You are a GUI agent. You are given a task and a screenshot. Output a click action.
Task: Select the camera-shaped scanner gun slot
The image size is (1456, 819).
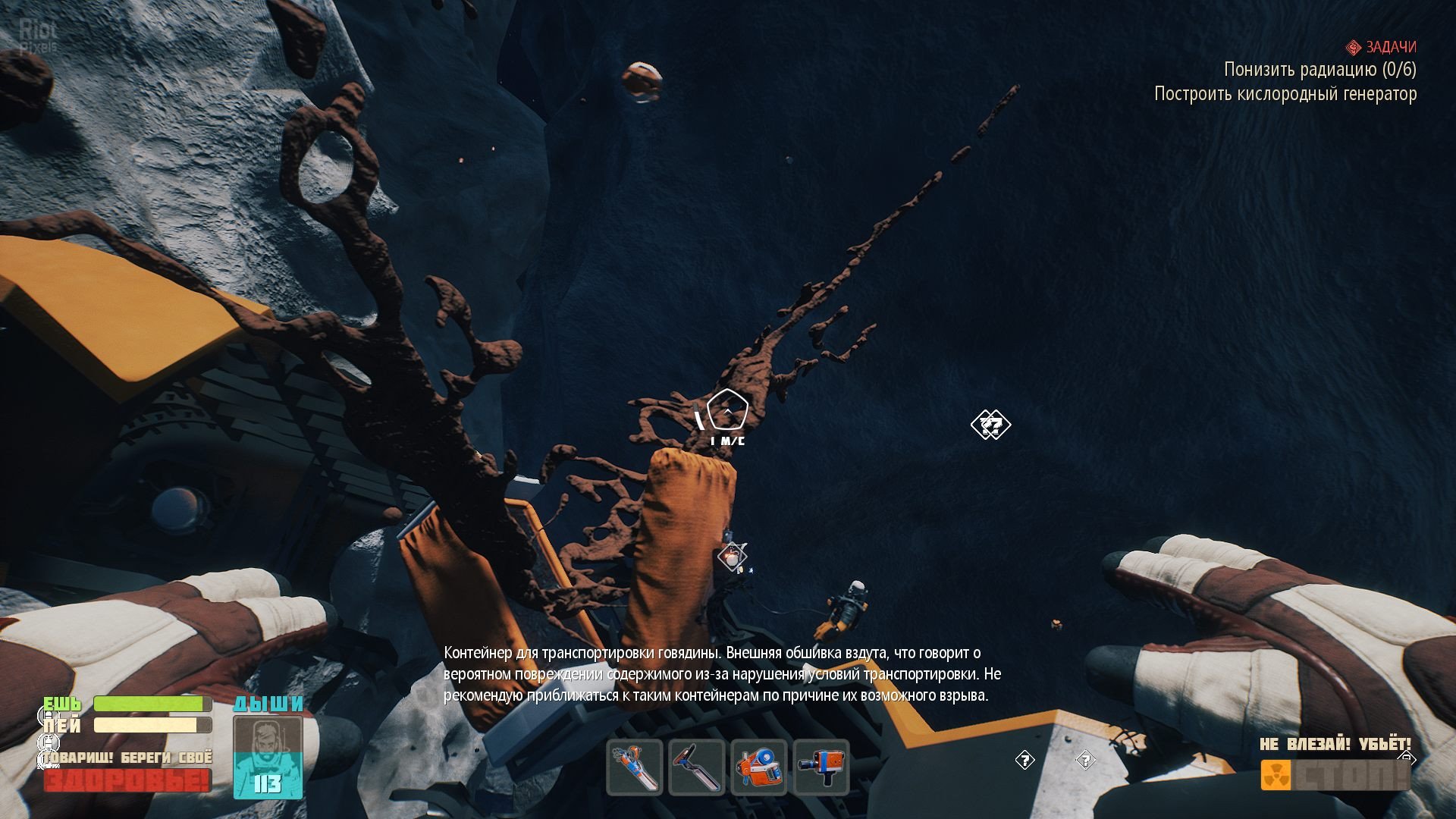click(x=821, y=767)
